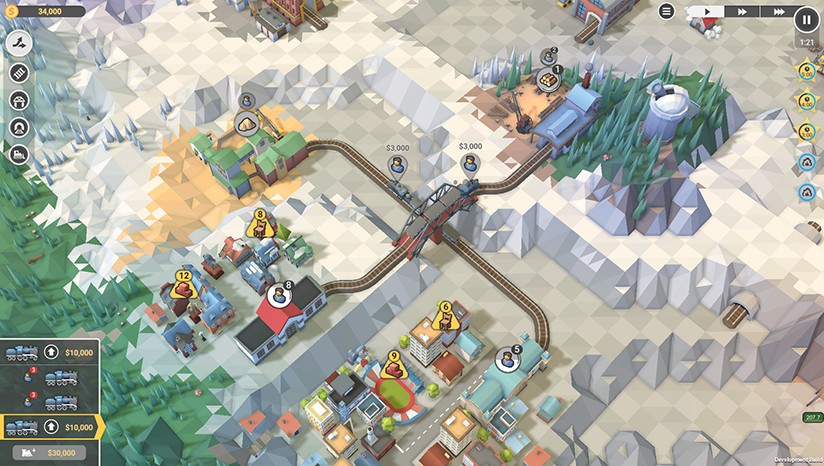Choose the railway track build tool
Viewport: 824px width, 466px height.
[x=19, y=72]
